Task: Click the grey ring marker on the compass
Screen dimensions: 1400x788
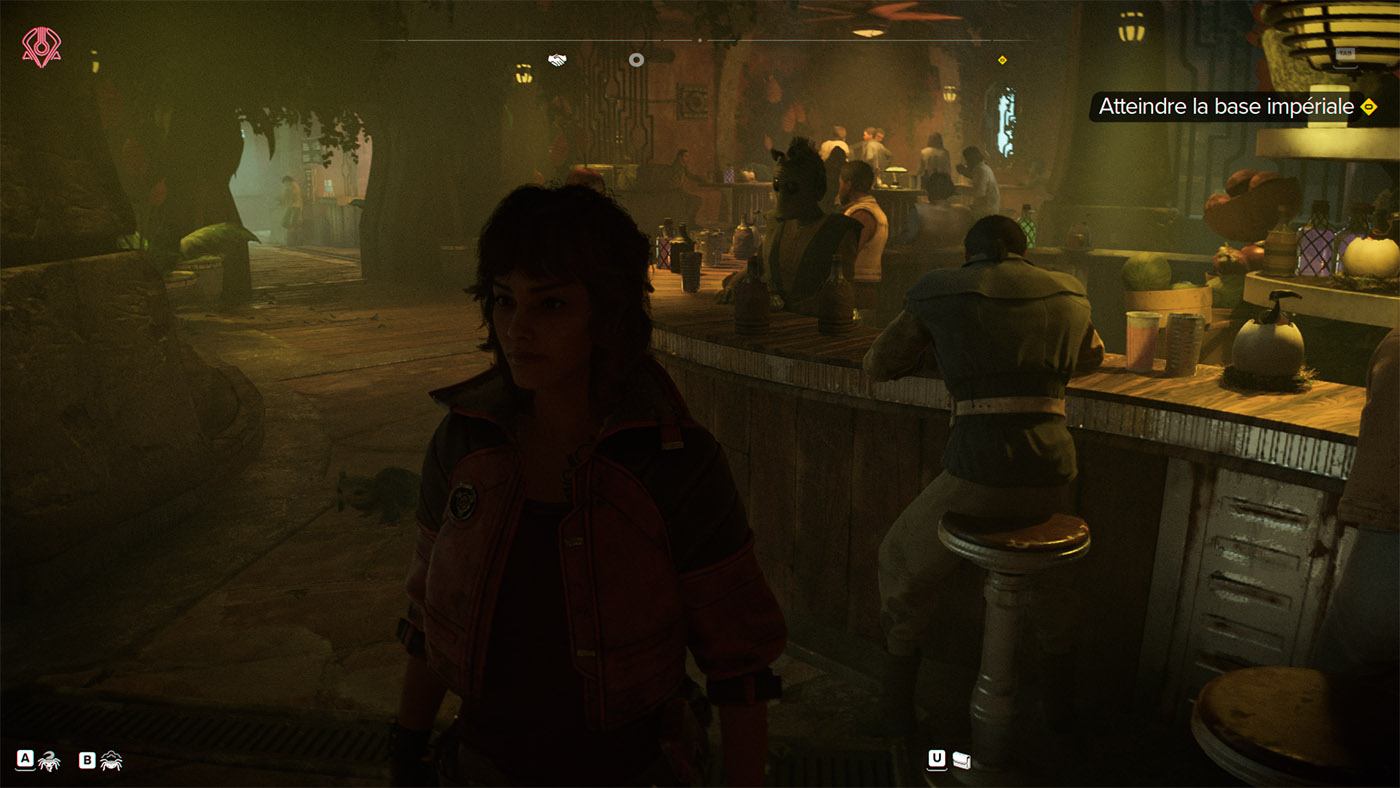Action: [x=636, y=60]
